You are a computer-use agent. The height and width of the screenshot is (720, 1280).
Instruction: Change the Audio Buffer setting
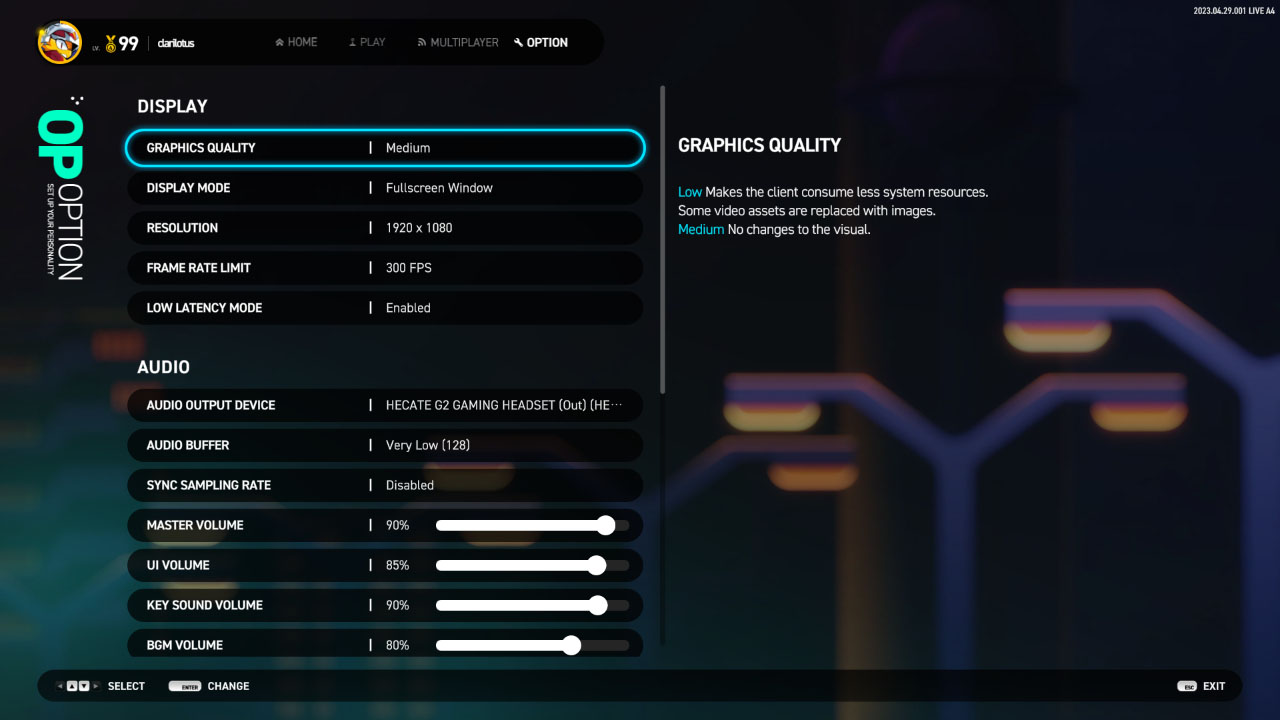tap(385, 445)
